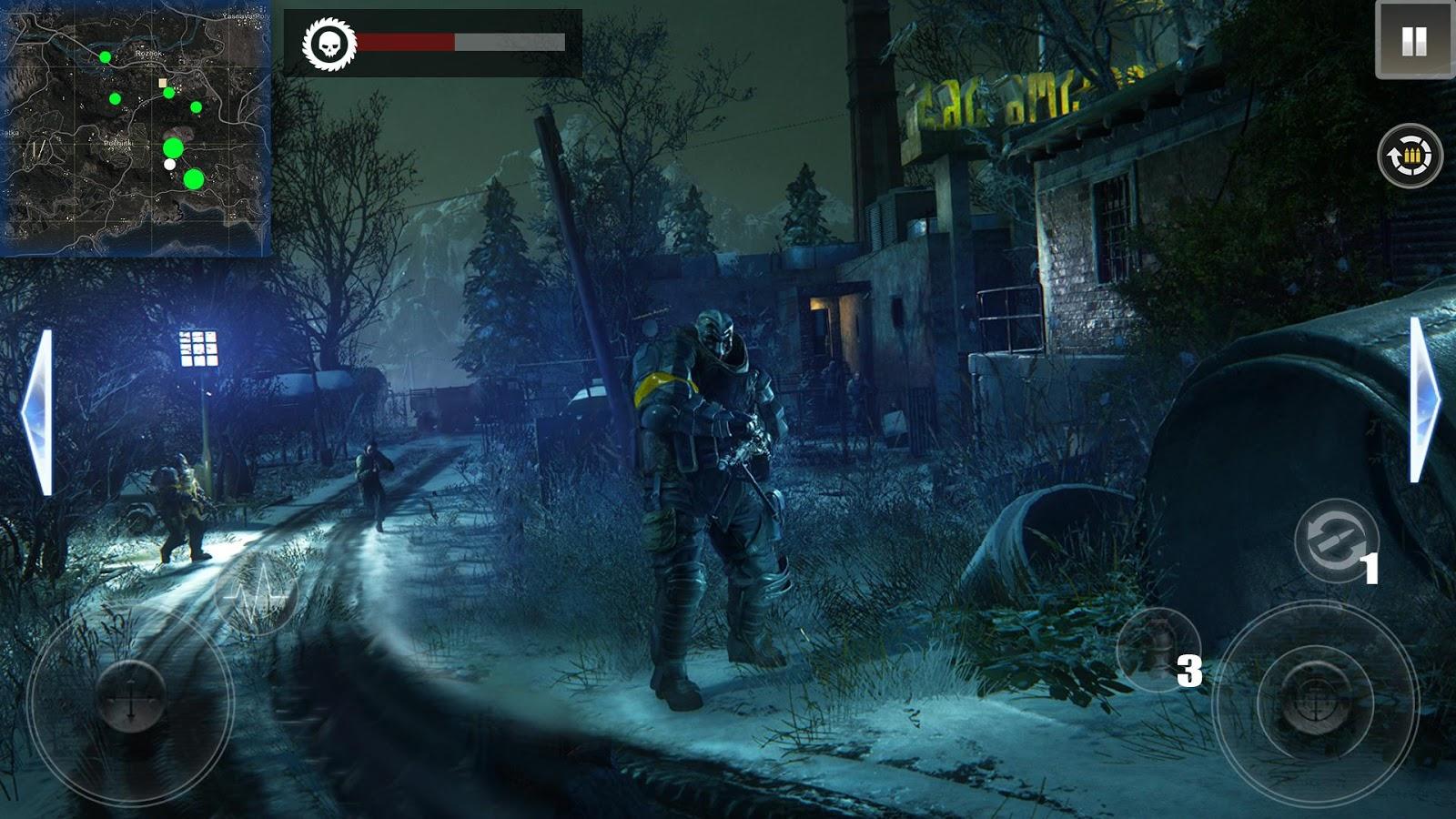Pause the game
Image resolution: width=1456 pixels, height=819 pixels.
pos(1413,41)
